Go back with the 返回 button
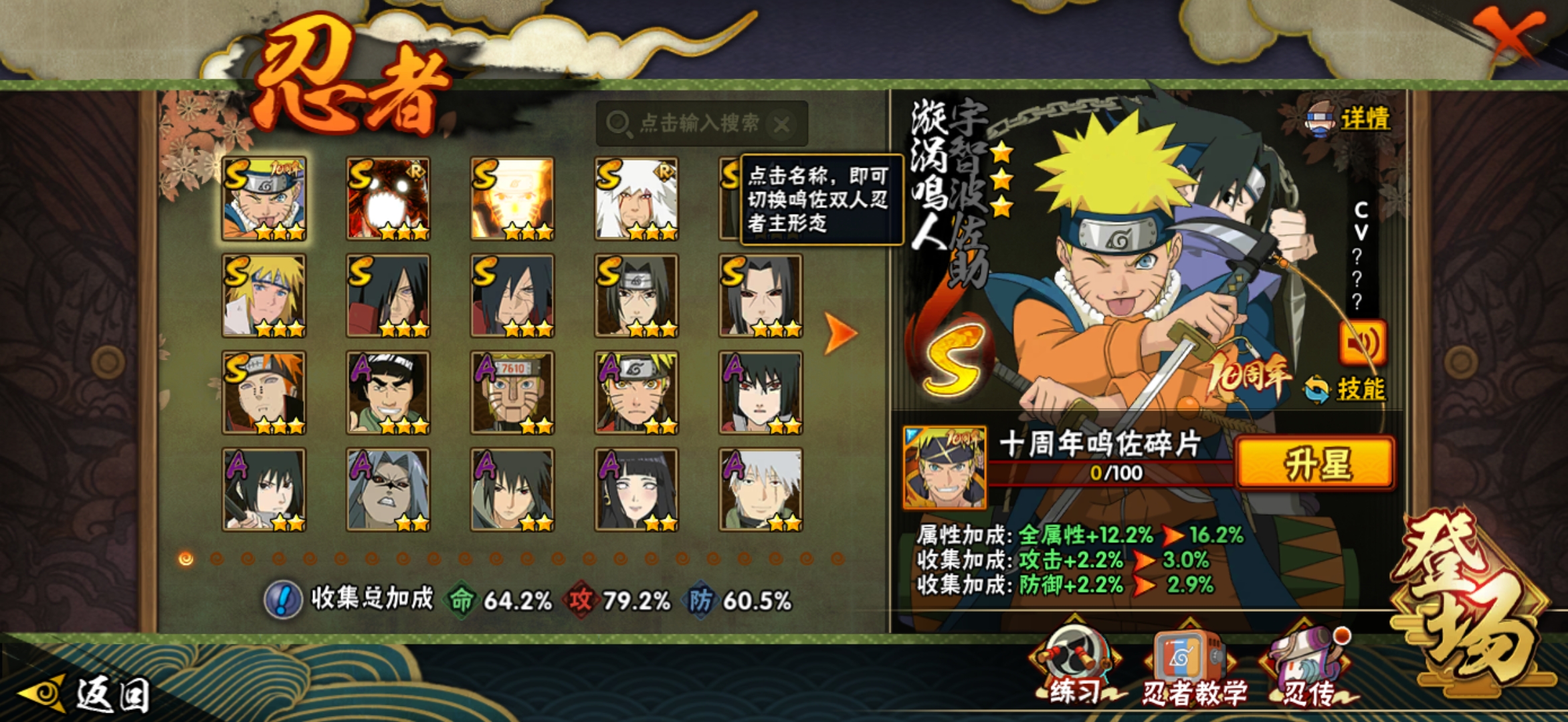 pyautogui.click(x=87, y=694)
